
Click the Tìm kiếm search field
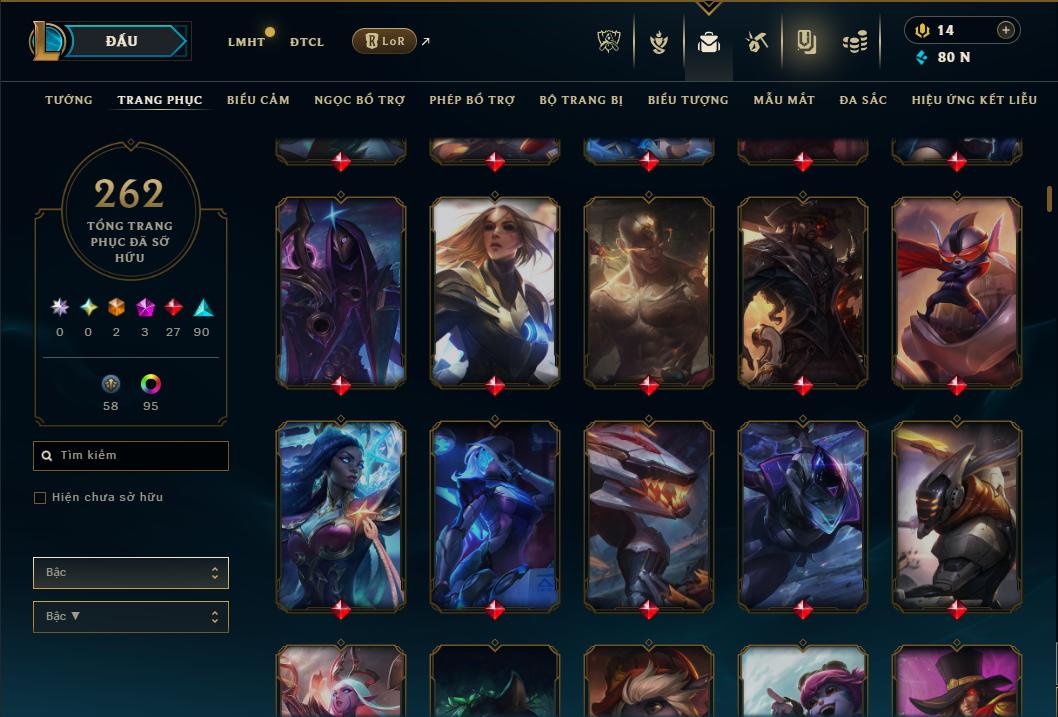pyautogui.click(x=131, y=456)
